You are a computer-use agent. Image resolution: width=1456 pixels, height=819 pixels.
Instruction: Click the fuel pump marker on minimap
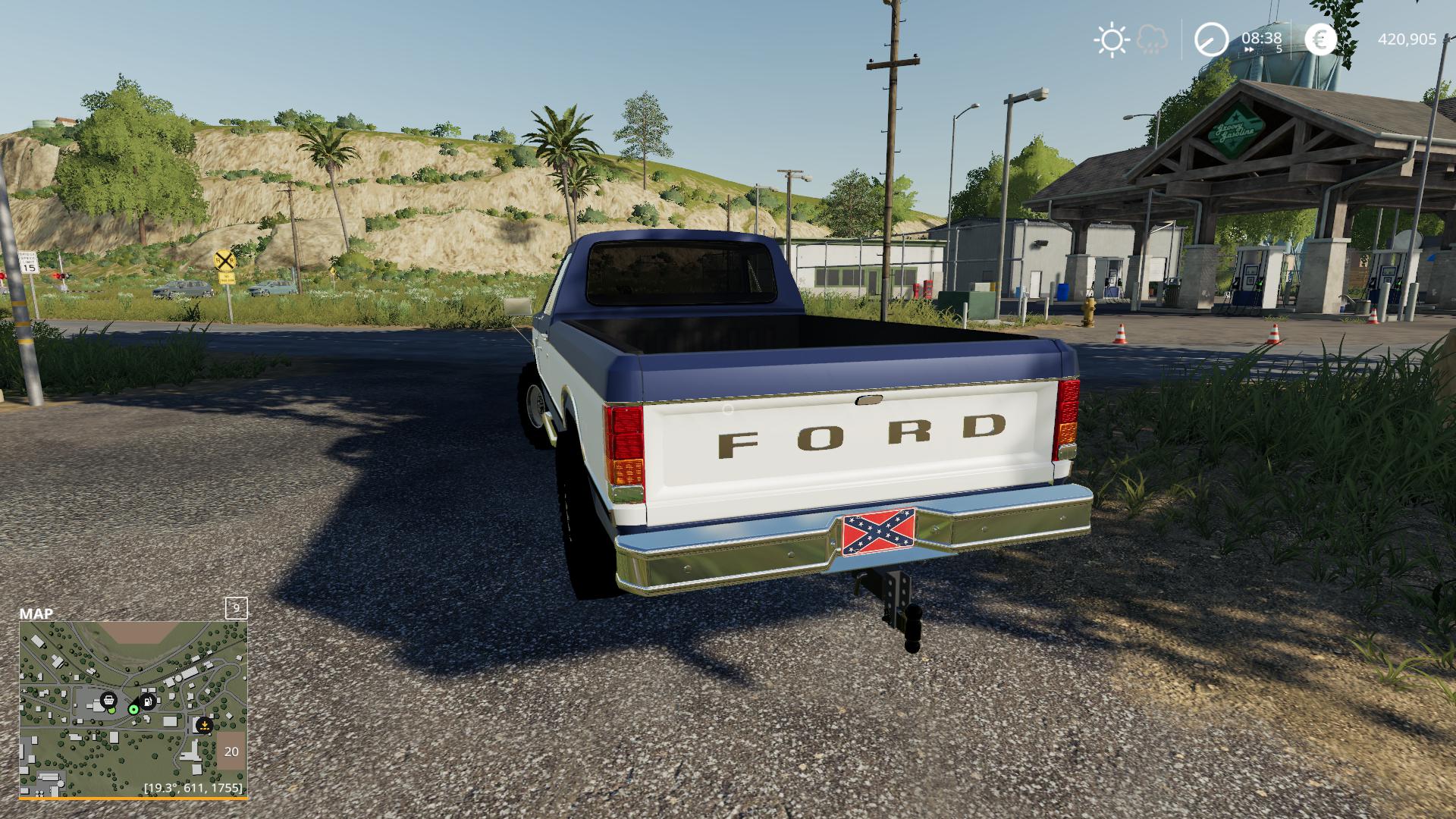[x=148, y=701]
